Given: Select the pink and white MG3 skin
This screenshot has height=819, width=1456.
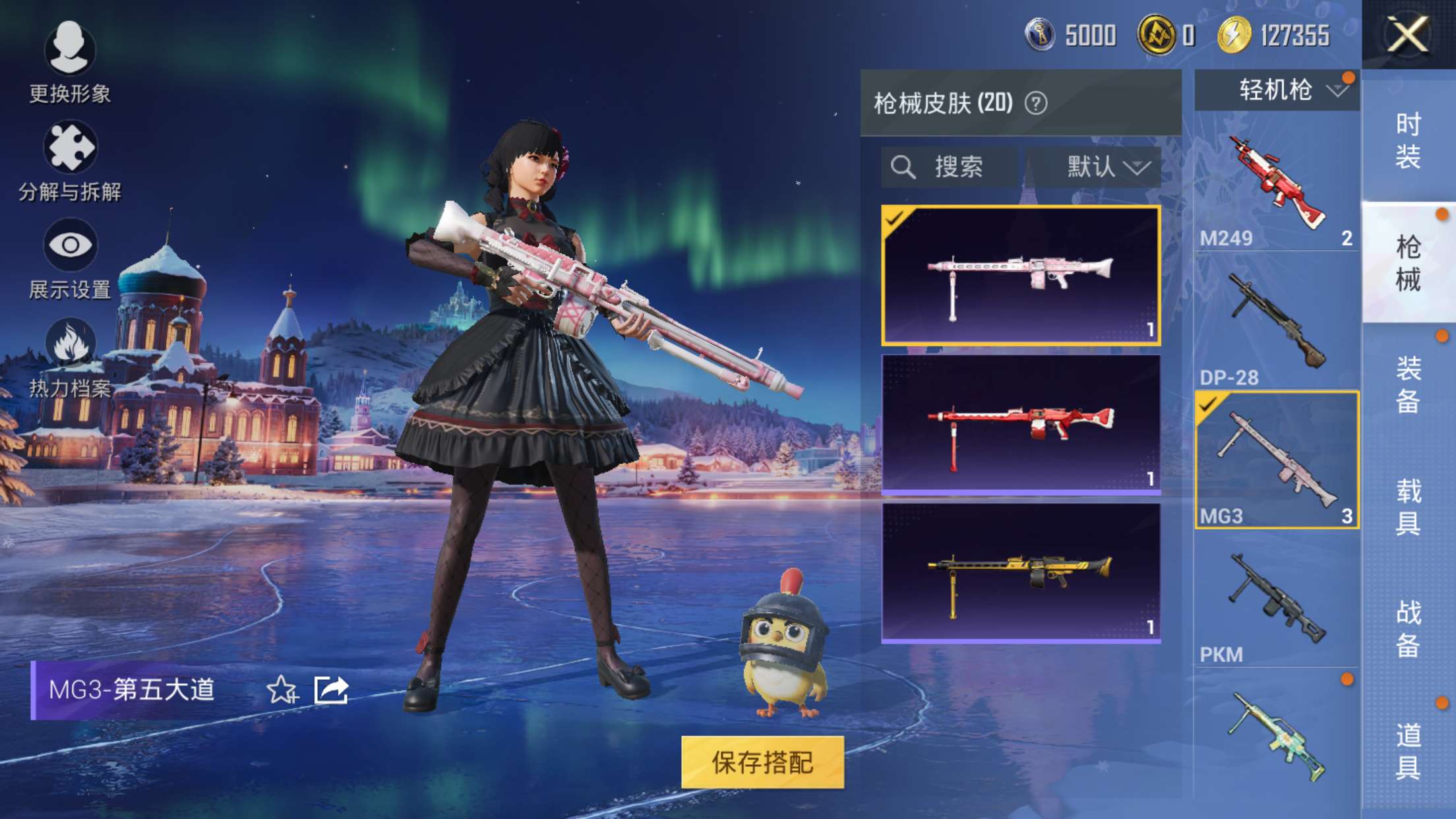Looking at the screenshot, I should (x=1021, y=275).
